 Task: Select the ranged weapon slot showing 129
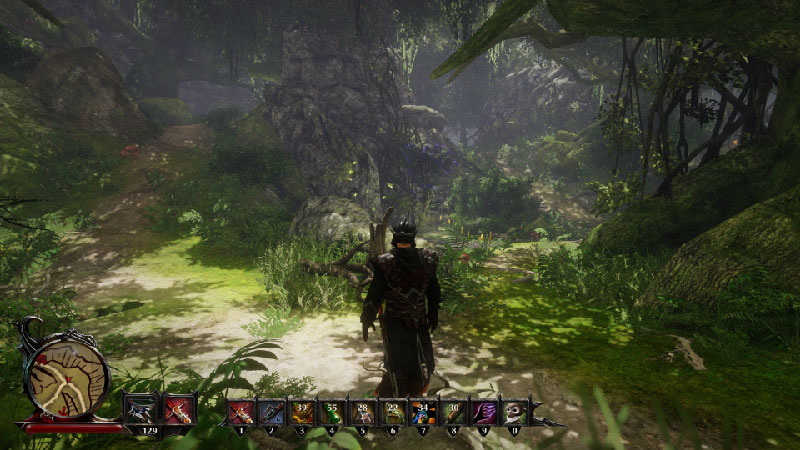pyautogui.click(x=140, y=408)
